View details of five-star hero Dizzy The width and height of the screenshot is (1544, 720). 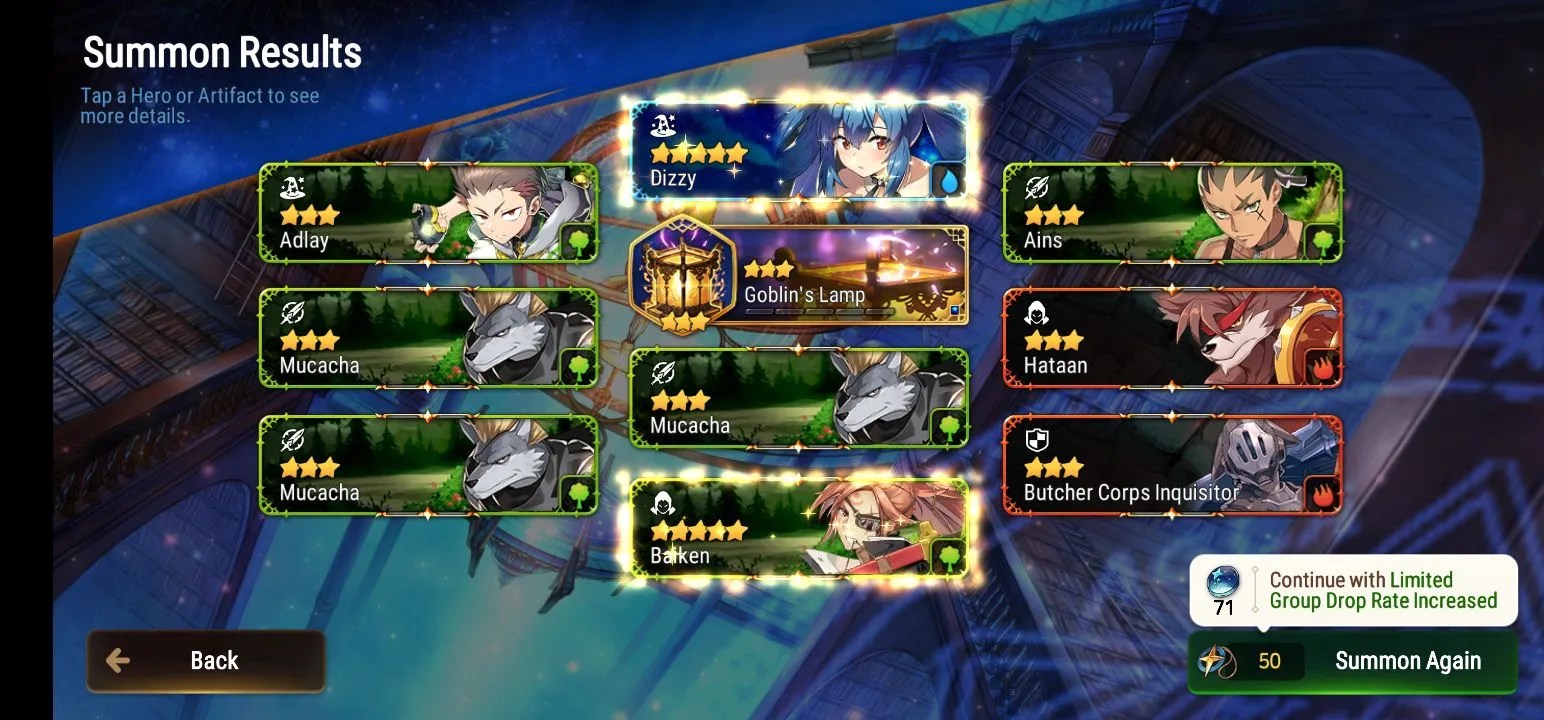tap(800, 152)
